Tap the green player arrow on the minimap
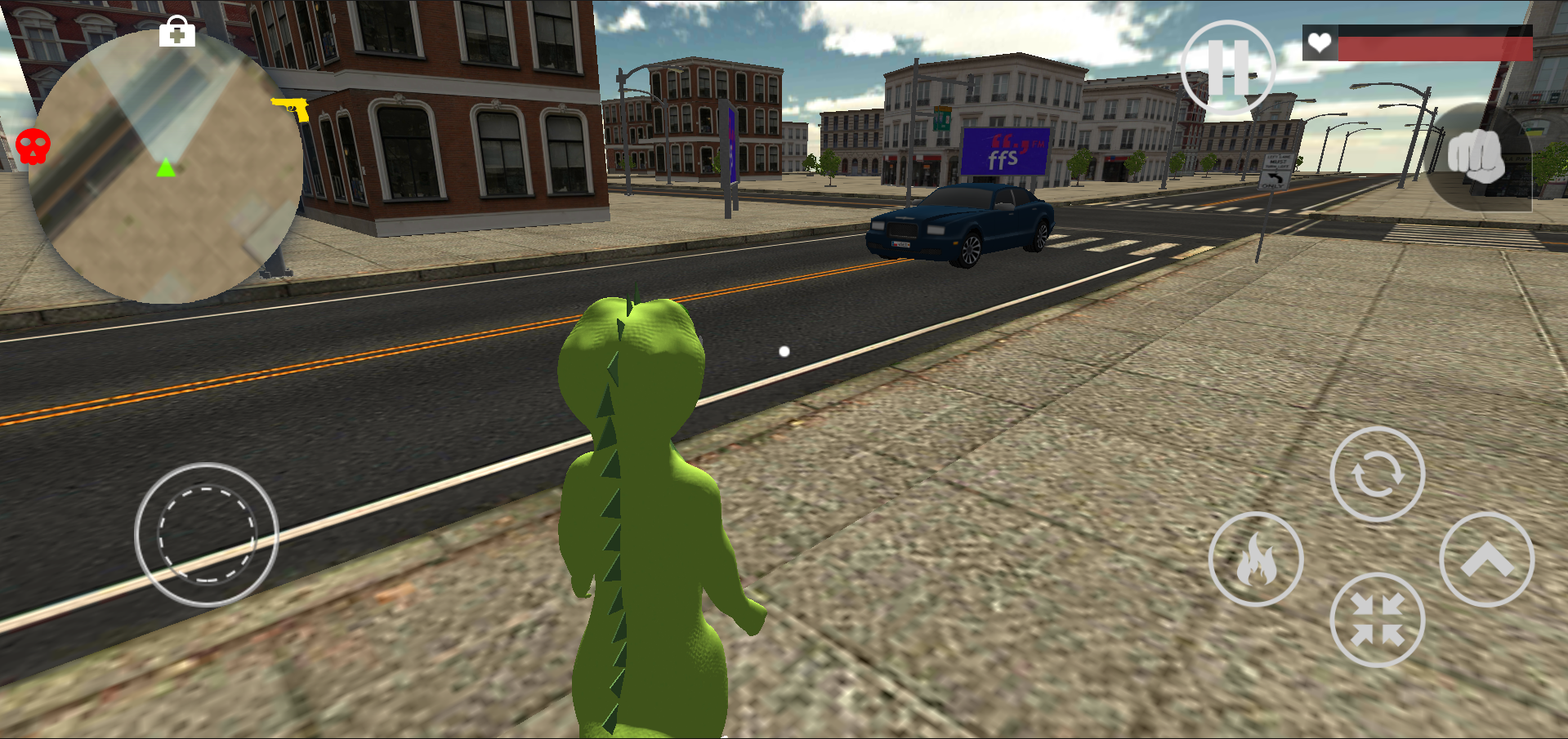This screenshot has width=1568, height=739. [x=165, y=169]
